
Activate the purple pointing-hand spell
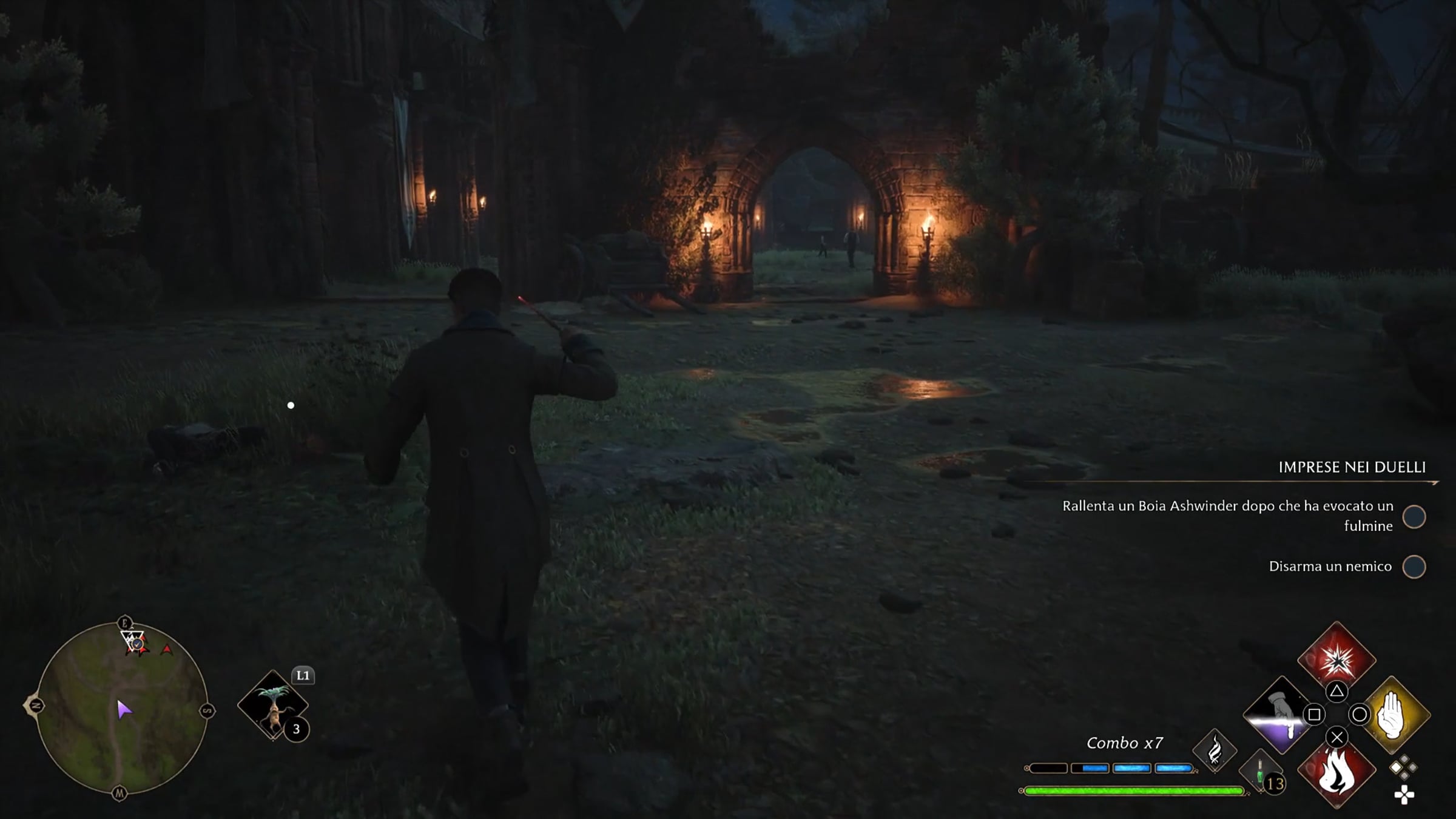tap(1279, 716)
